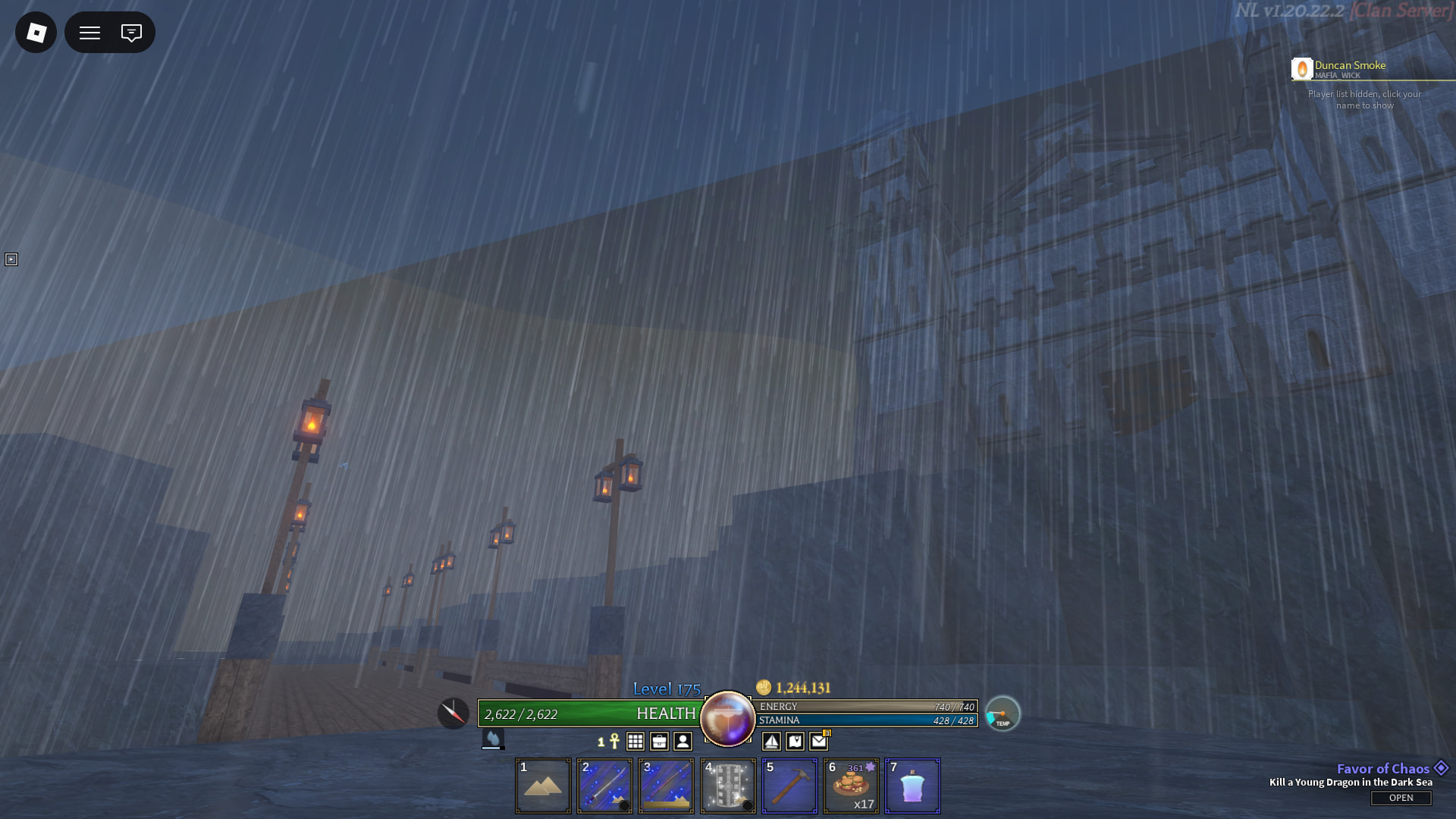The width and height of the screenshot is (1456, 819).
Task: Open the hamburger menu button
Action: tap(90, 33)
